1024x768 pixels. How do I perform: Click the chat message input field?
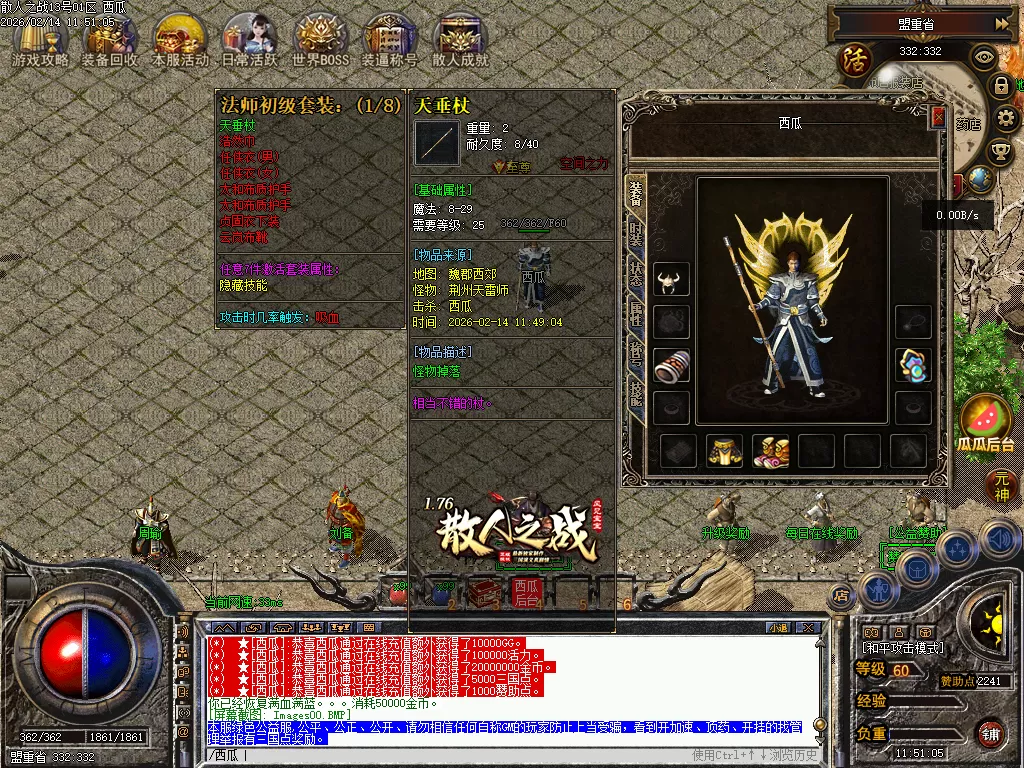(x=500, y=755)
